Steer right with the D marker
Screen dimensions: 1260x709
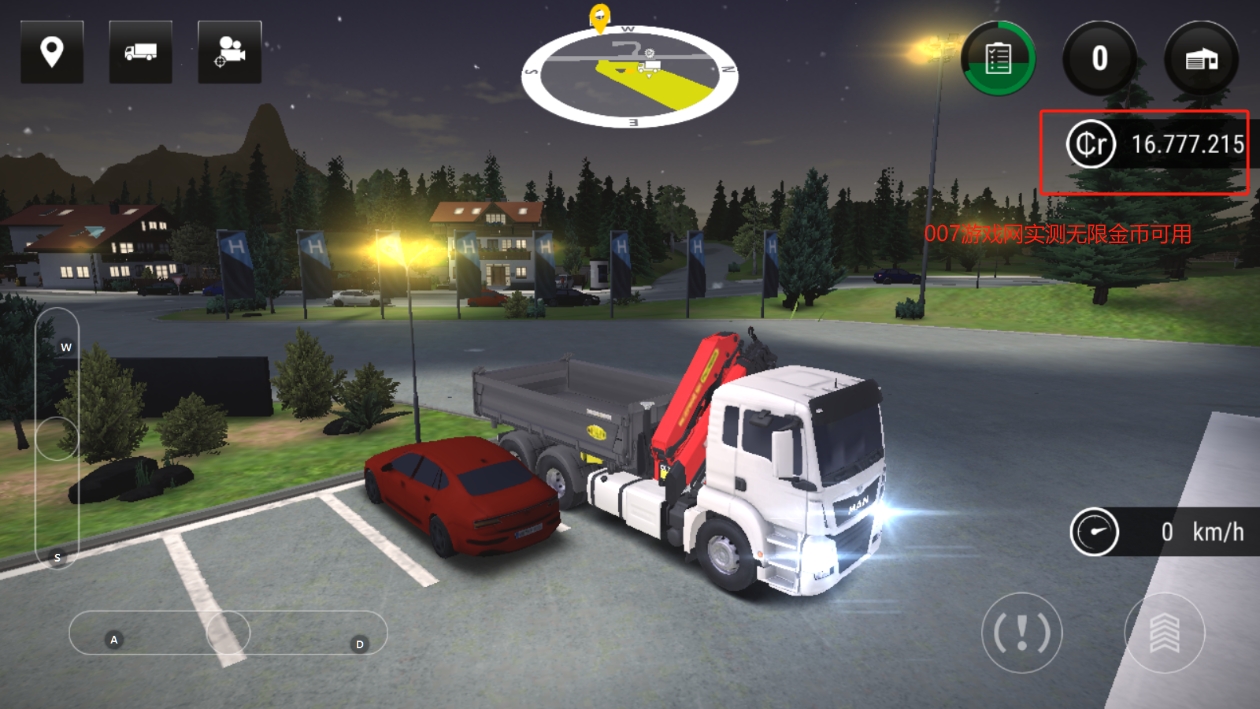pyautogui.click(x=360, y=644)
